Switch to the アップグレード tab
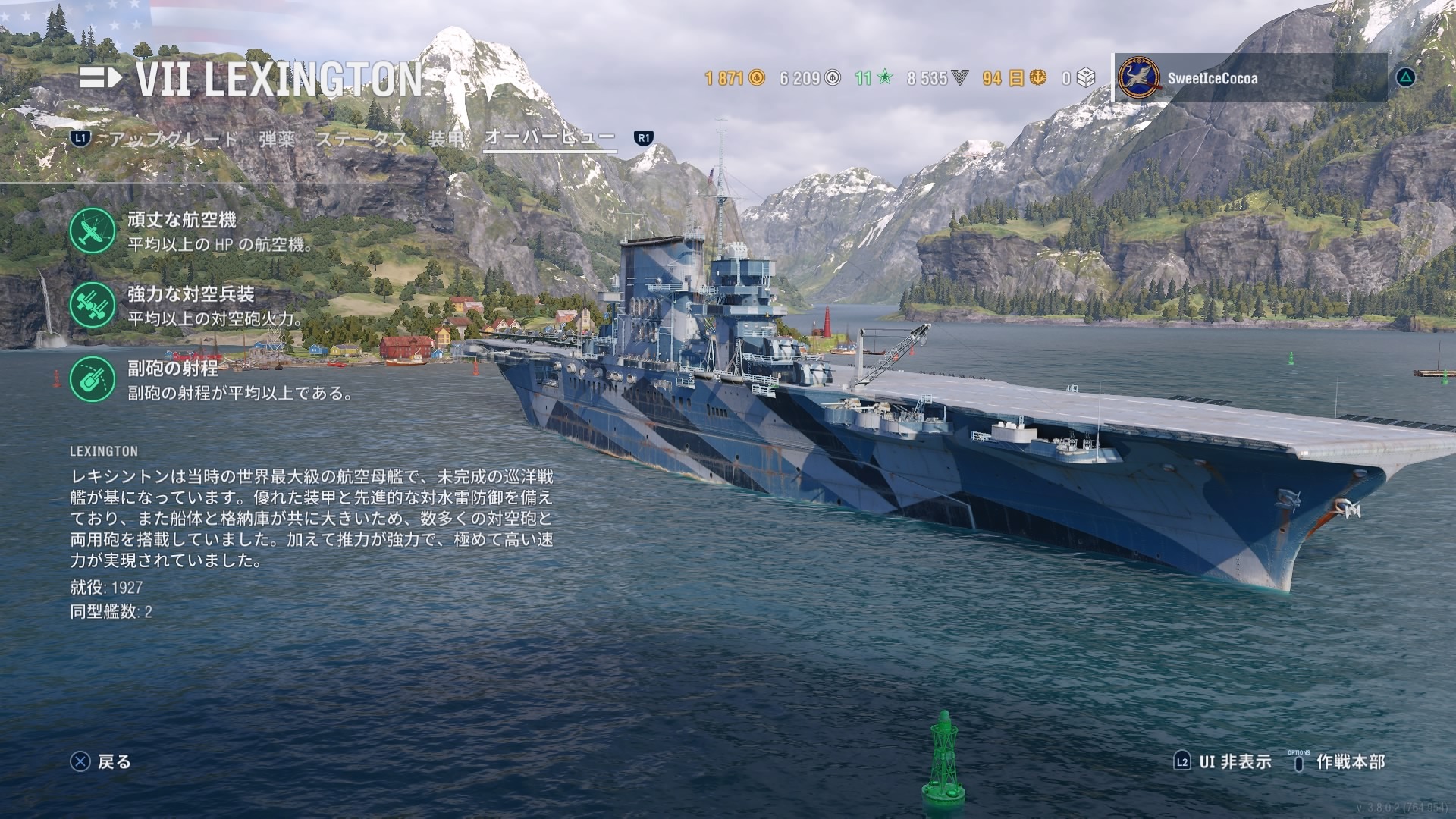The image size is (1456, 819). (x=174, y=139)
